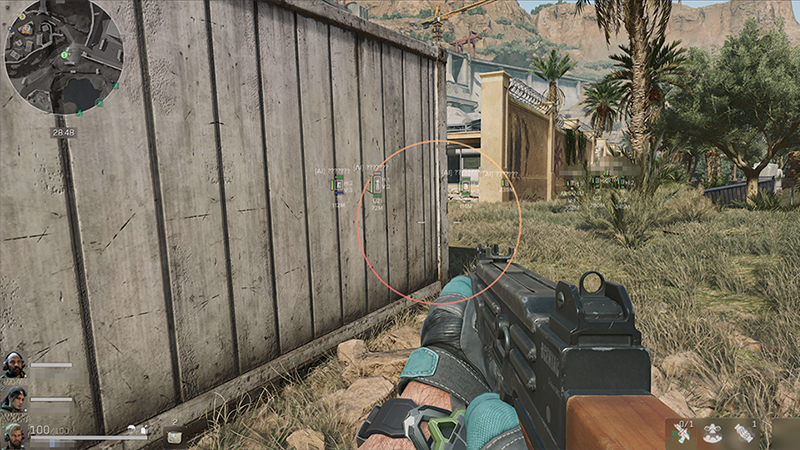Select the crossed-out ammo equipment slot
This screenshot has height=450, width=800.
685,433
